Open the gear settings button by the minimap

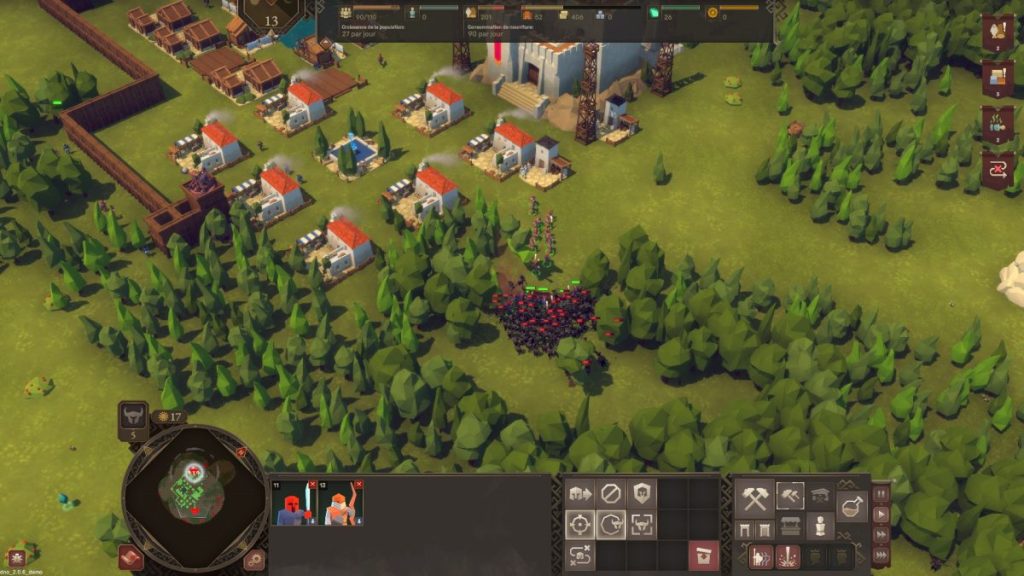254,558
